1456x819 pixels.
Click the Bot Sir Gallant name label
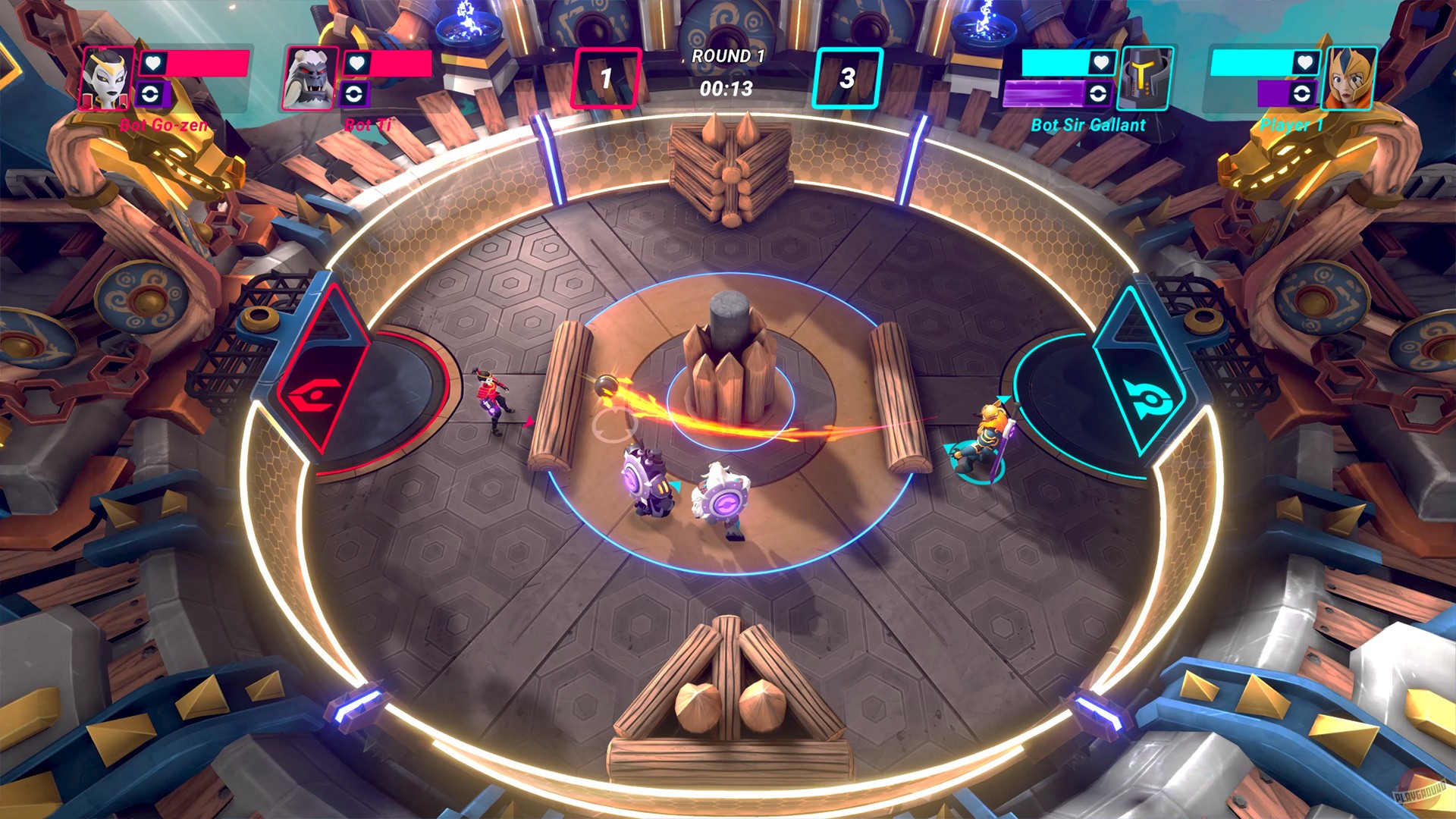tap(1090, 125)
